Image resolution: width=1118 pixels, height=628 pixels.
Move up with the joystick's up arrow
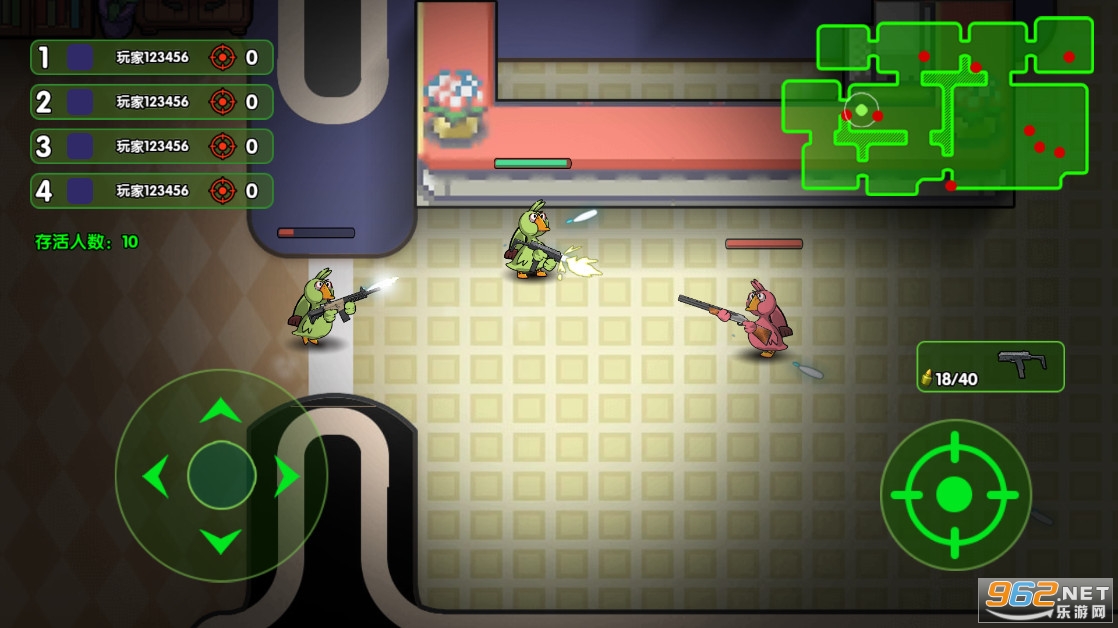(221, 409)
